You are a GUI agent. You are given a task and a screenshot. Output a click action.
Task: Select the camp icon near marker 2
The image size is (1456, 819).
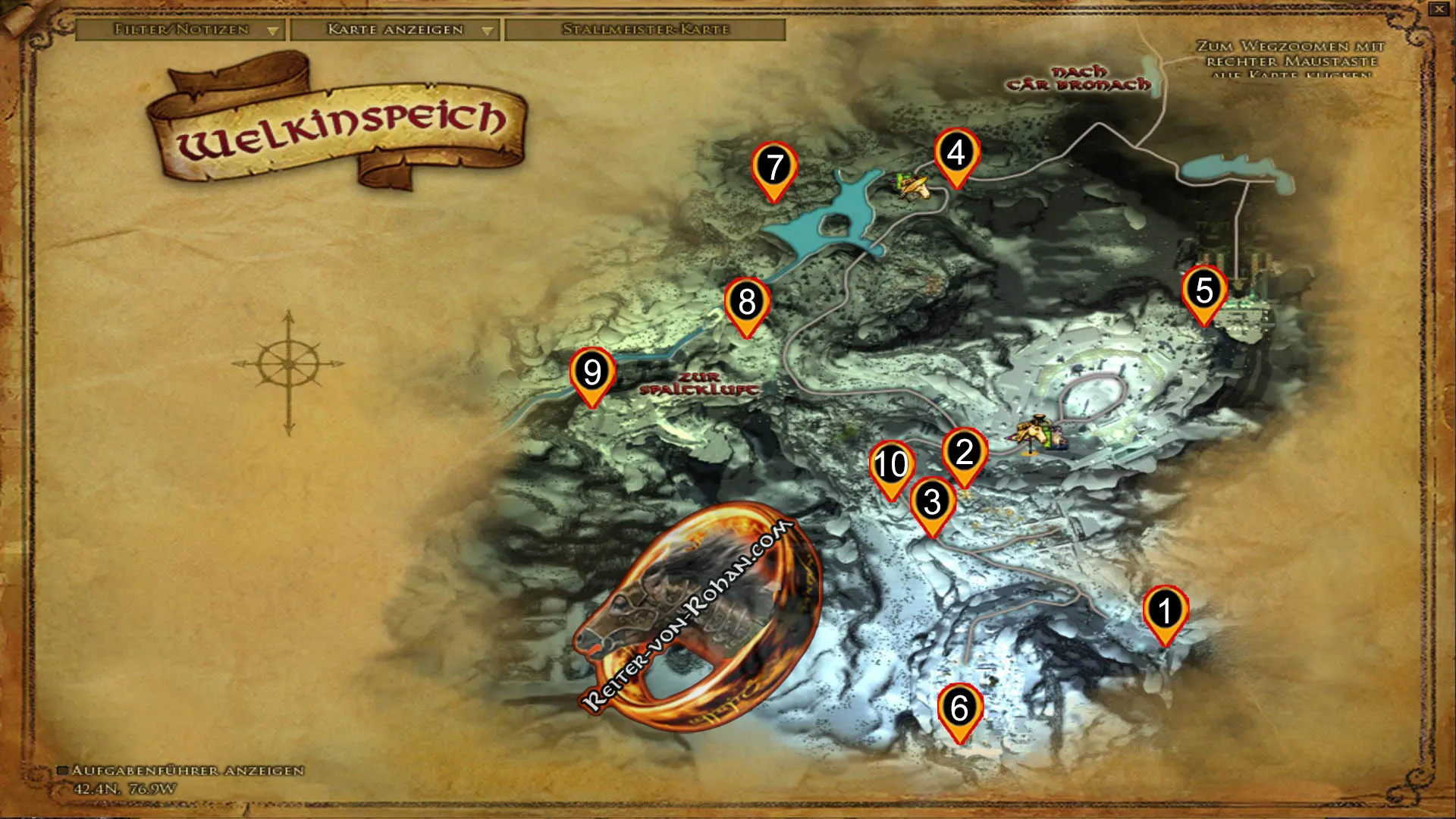pos(1039,432)
